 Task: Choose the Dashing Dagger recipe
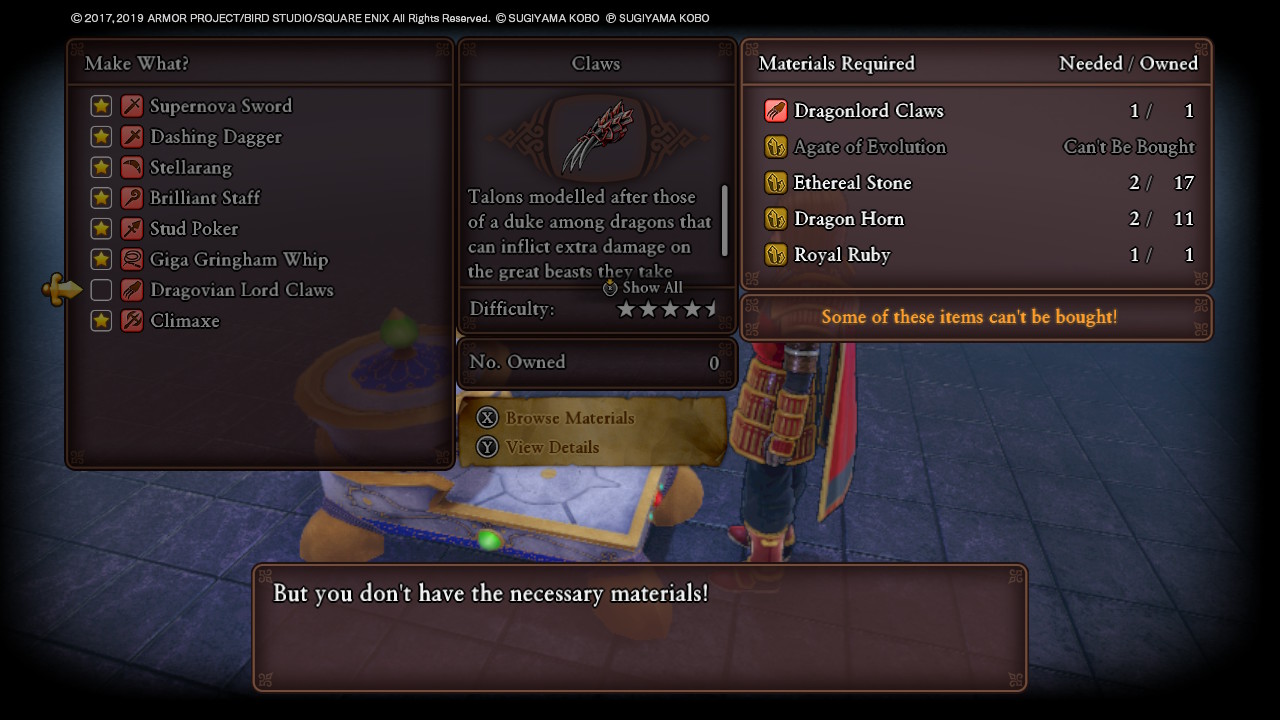215,137
